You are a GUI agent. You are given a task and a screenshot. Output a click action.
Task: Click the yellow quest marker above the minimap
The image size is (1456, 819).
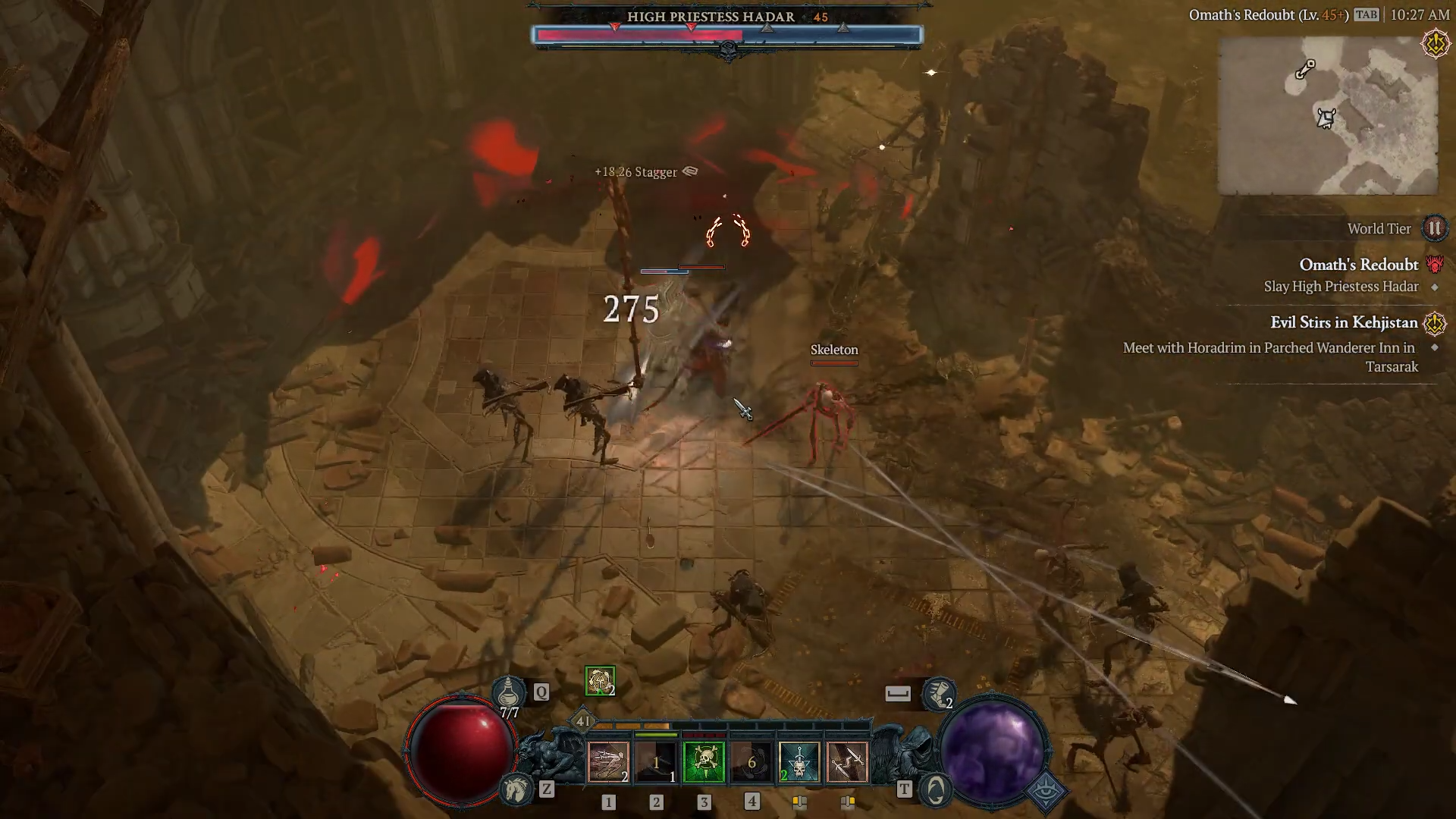point(1435,44)
